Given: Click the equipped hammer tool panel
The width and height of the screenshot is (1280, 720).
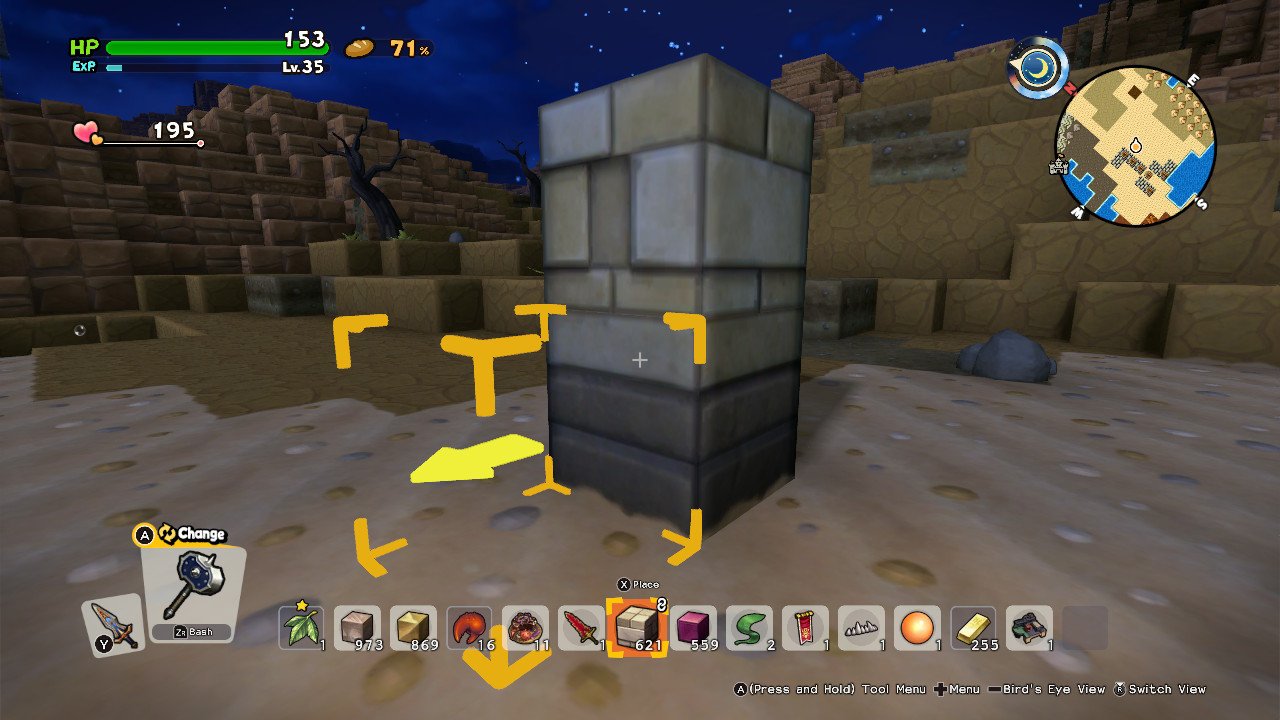Looking at the screenshot, I should (x=191, y=592).
